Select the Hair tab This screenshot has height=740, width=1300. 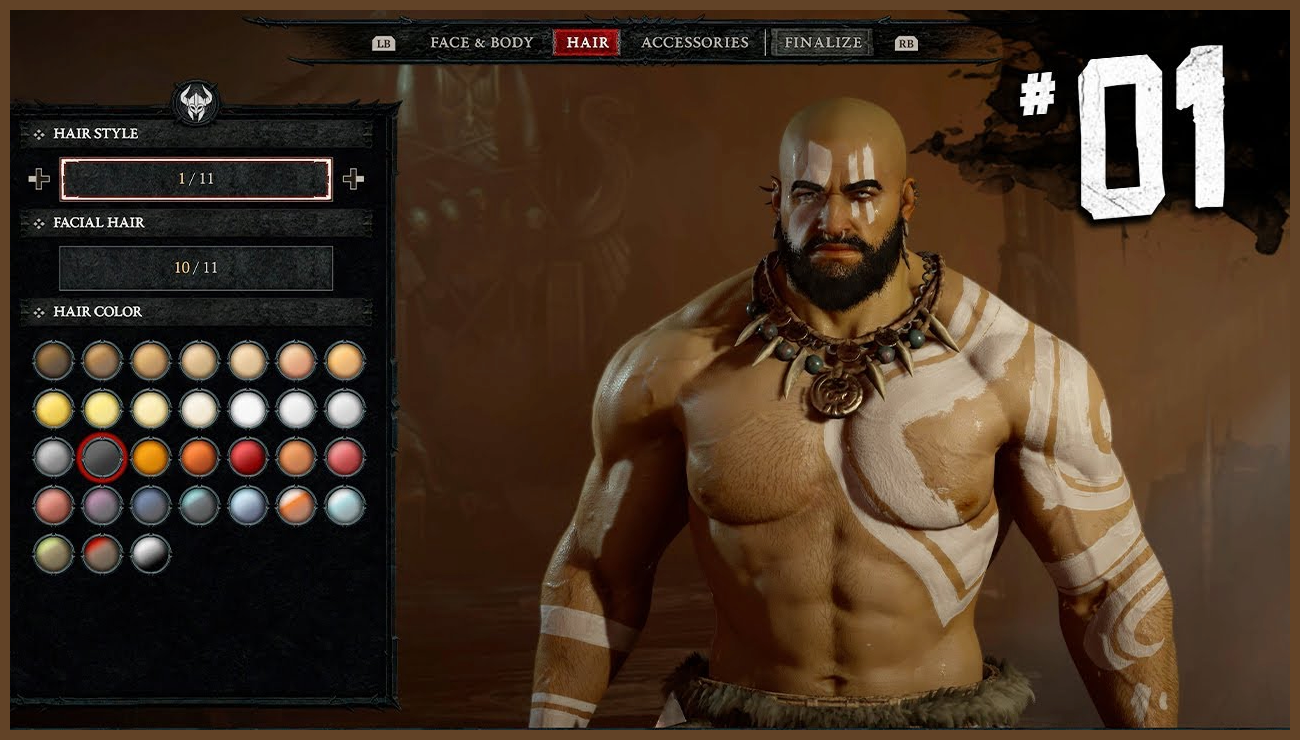pos(587,42)
